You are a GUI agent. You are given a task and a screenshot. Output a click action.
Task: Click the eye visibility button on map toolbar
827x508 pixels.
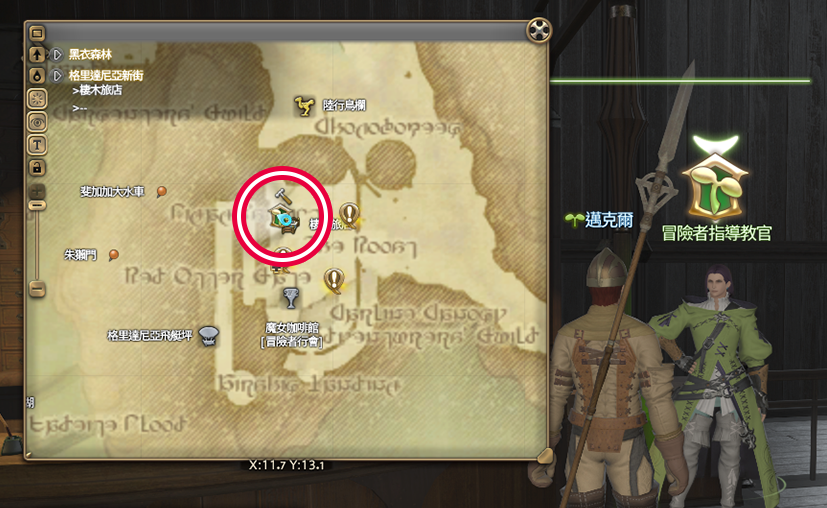pos(37,120)
